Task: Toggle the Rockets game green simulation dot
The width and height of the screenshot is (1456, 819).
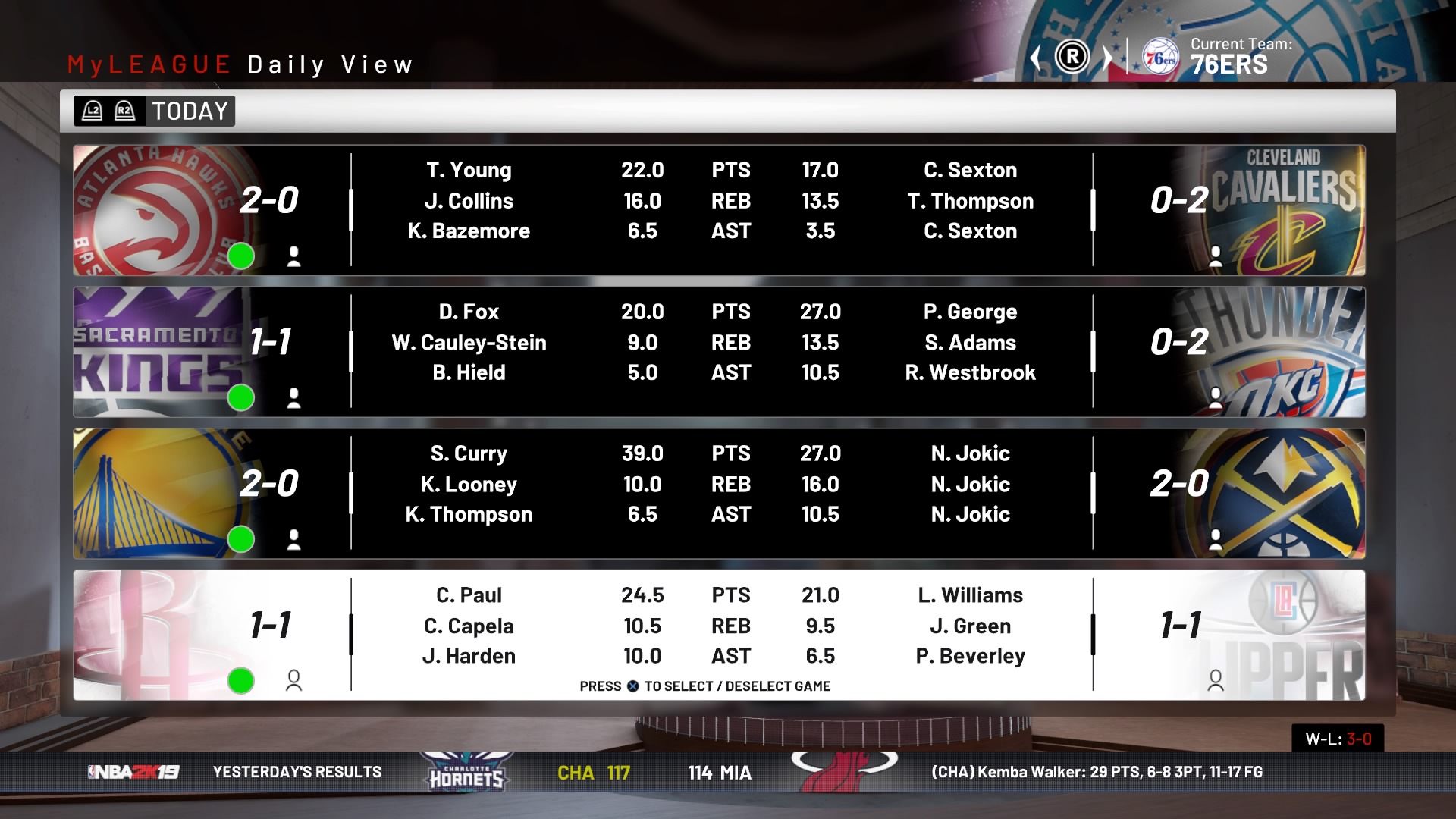Action: (x=241, y=681)
